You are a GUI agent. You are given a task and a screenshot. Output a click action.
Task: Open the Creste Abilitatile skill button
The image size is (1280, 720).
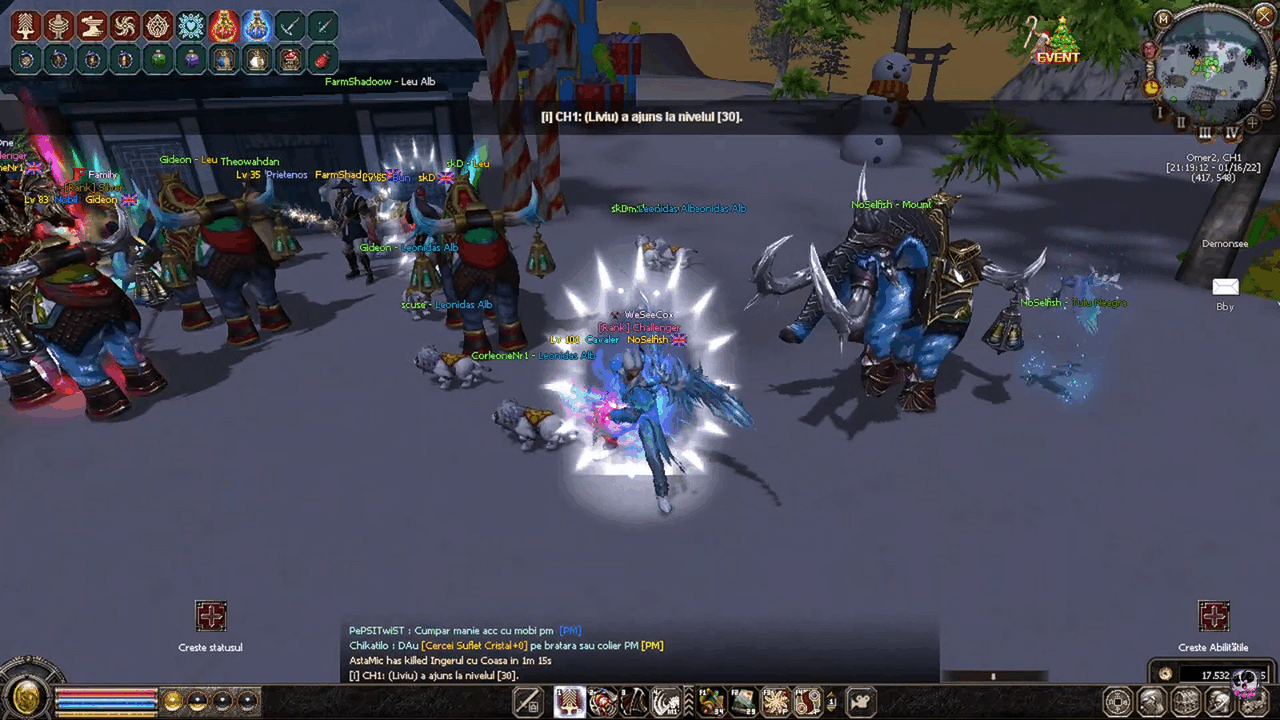coord(1213,616)
